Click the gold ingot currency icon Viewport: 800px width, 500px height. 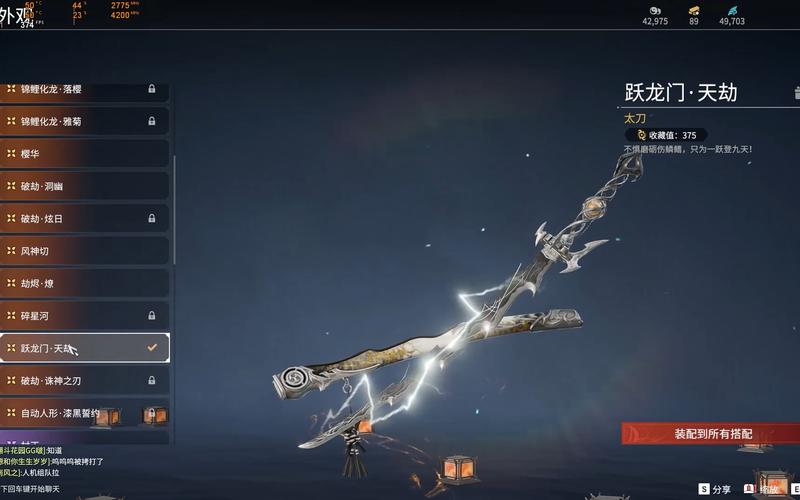(694, 10)
